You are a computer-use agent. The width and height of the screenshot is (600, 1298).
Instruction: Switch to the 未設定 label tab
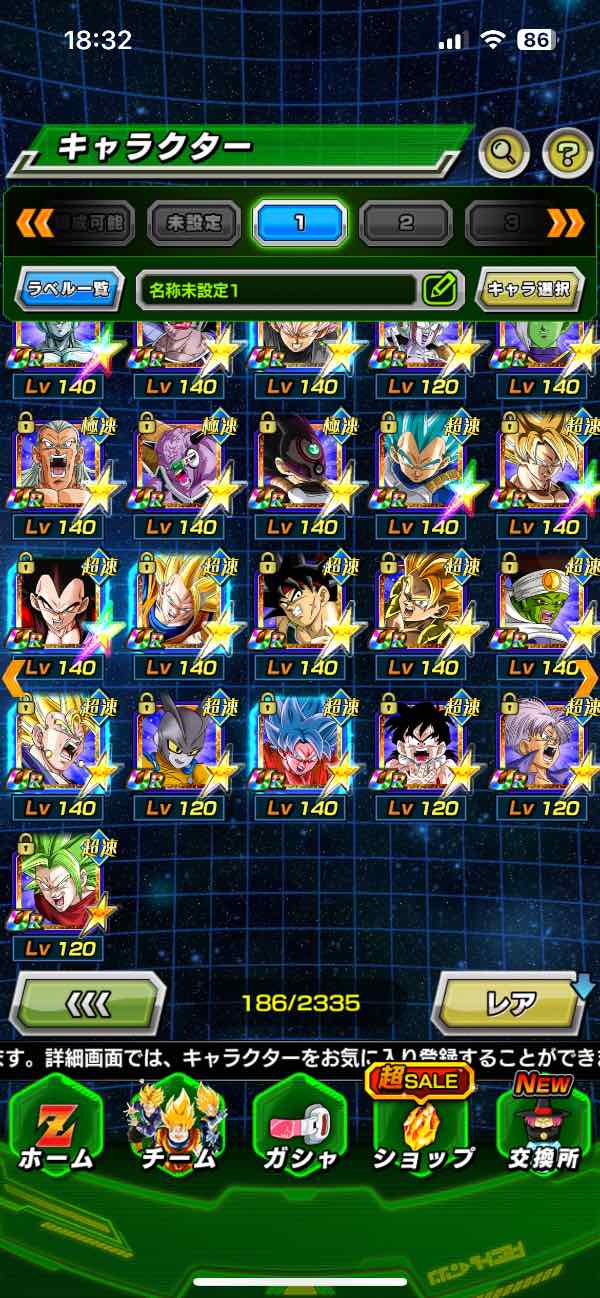(194, 222)
